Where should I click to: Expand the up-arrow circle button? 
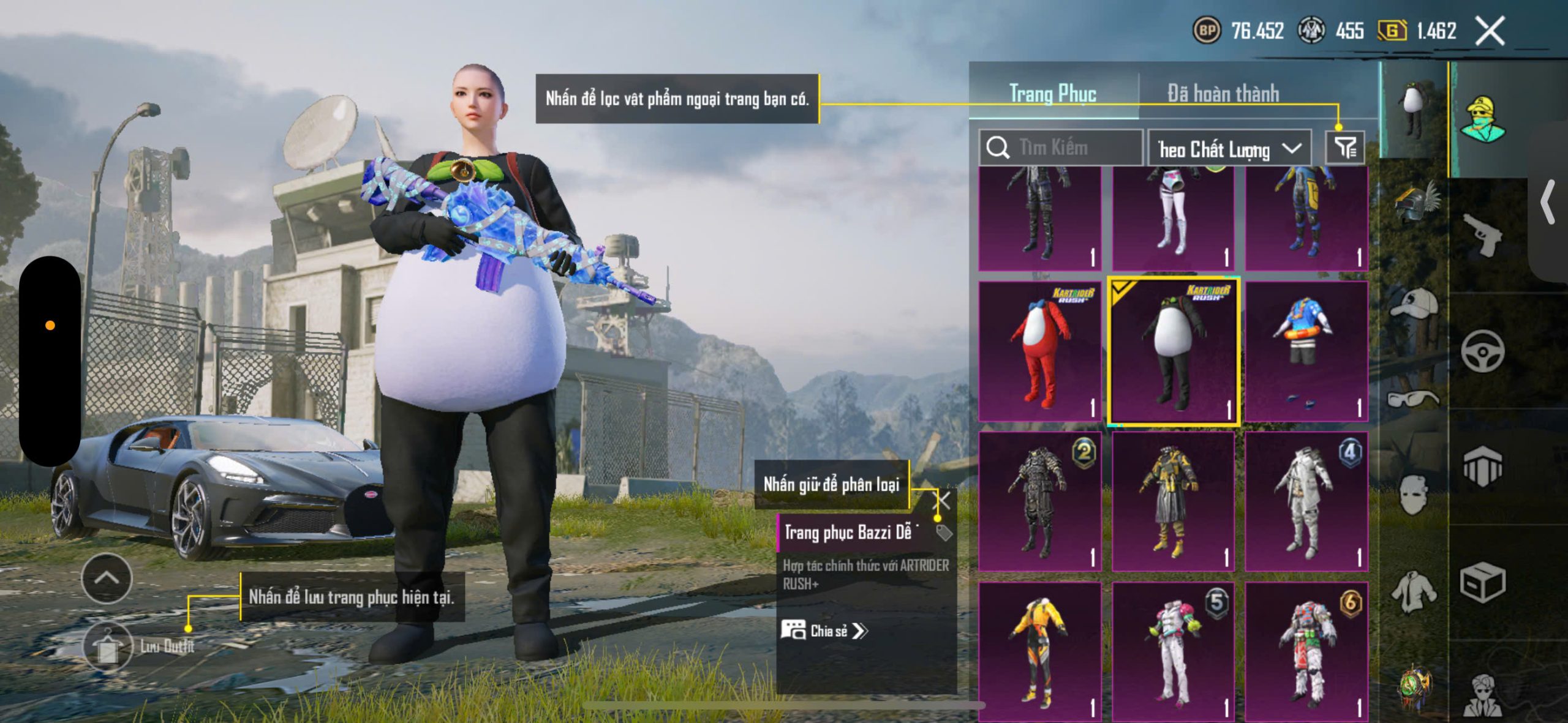[107, 578]
